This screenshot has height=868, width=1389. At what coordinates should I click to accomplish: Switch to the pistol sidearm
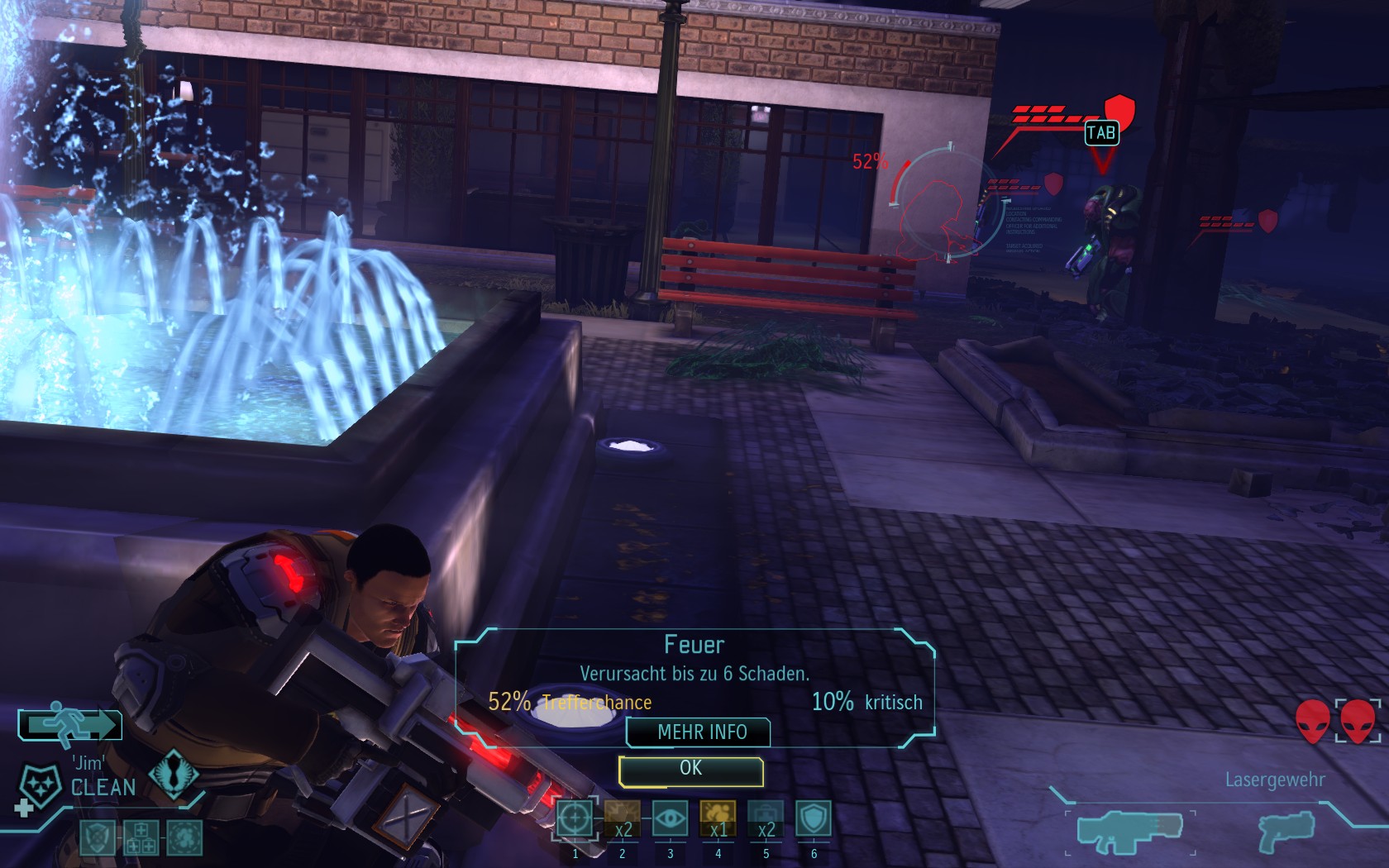pos(1284,832)
